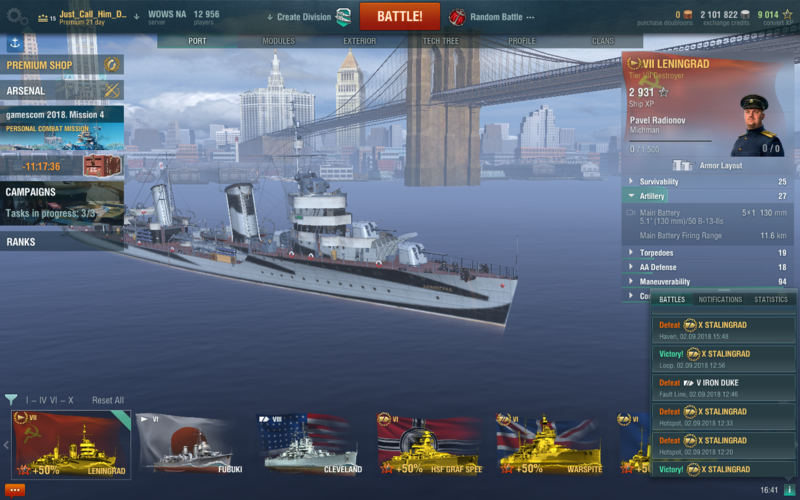Enter the Arsenal
This screenshot has width=800, height=500.
point(60,91)
